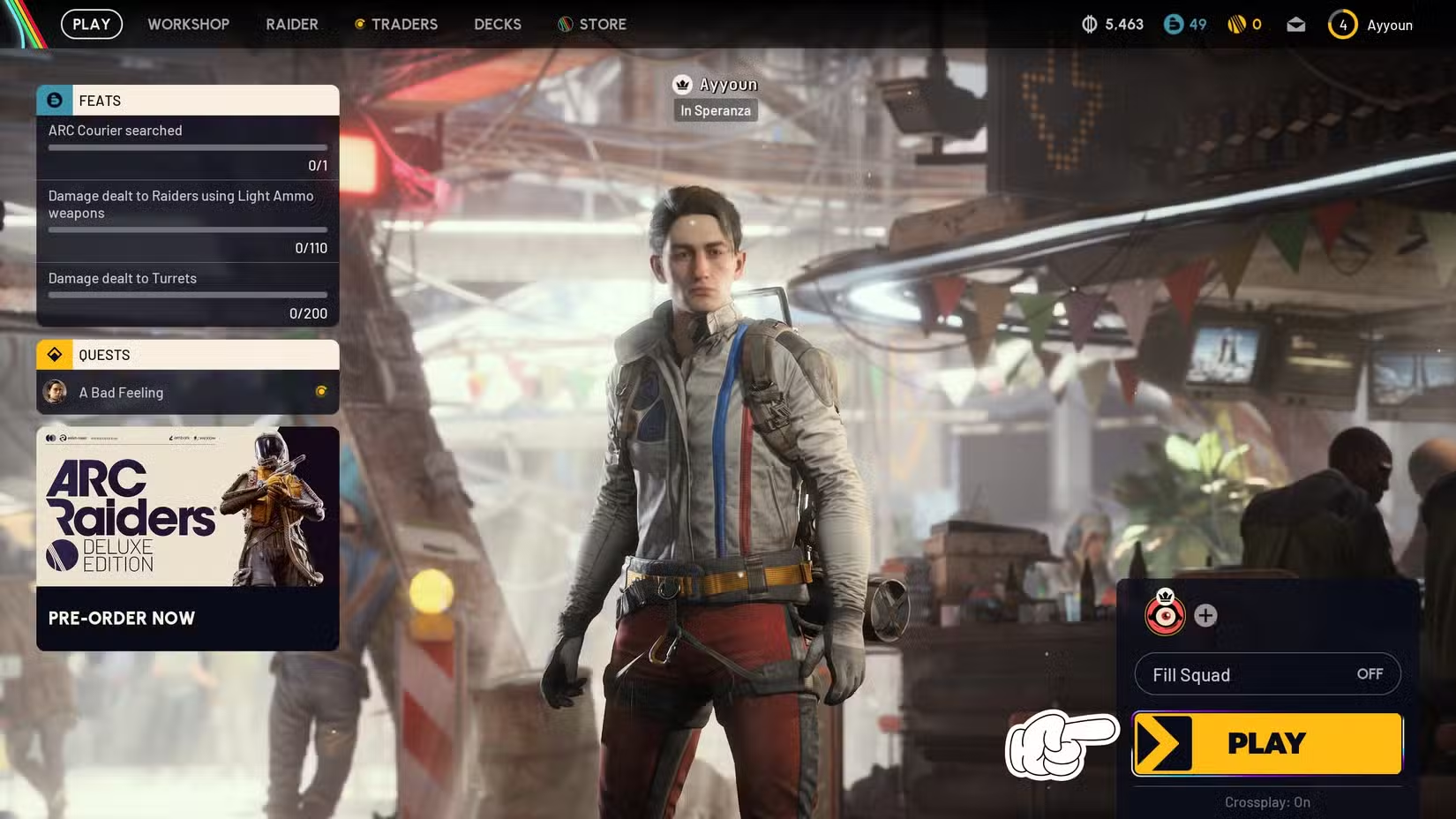Screen dimensions: 1456x819
Task: Open the Decks menu
Action: [497, 24]
